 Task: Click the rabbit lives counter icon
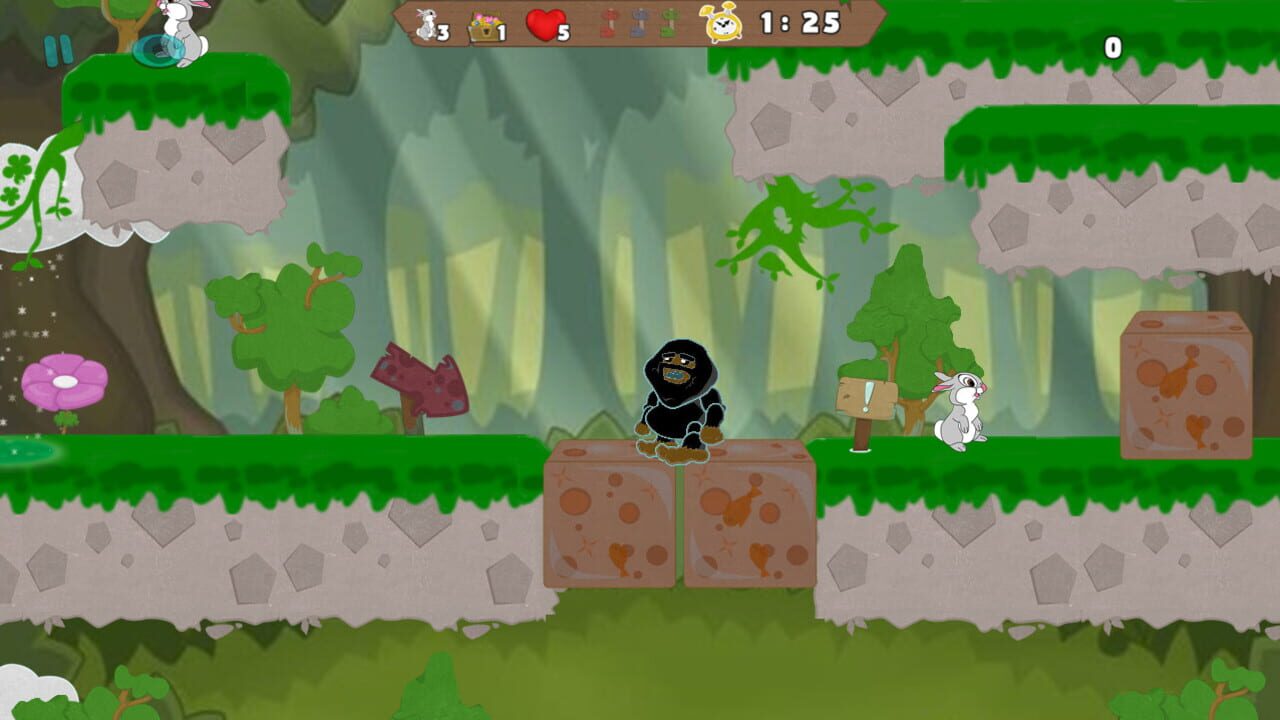(428, 25)
